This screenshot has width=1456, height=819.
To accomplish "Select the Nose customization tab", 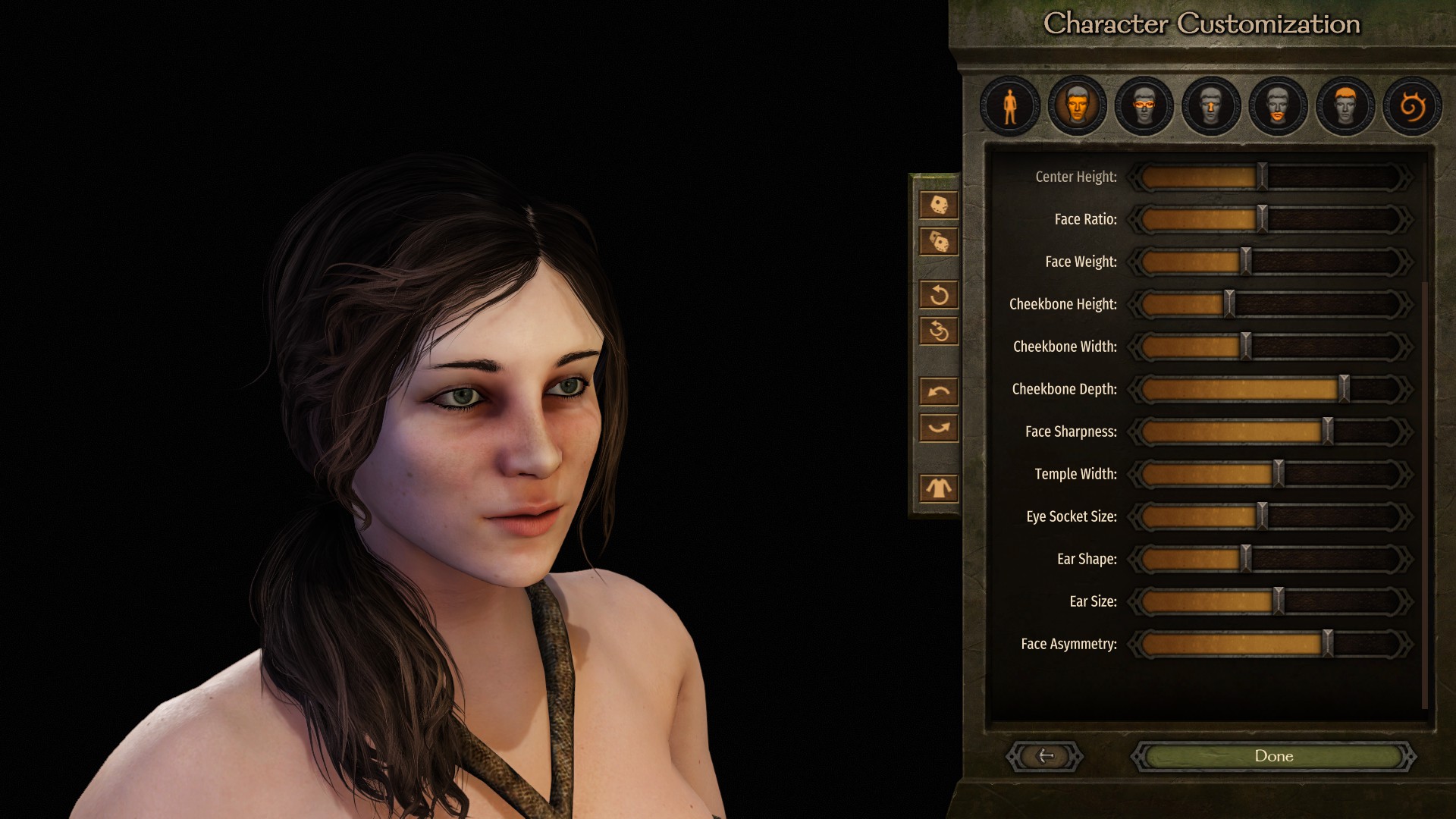I will 1211,106.
